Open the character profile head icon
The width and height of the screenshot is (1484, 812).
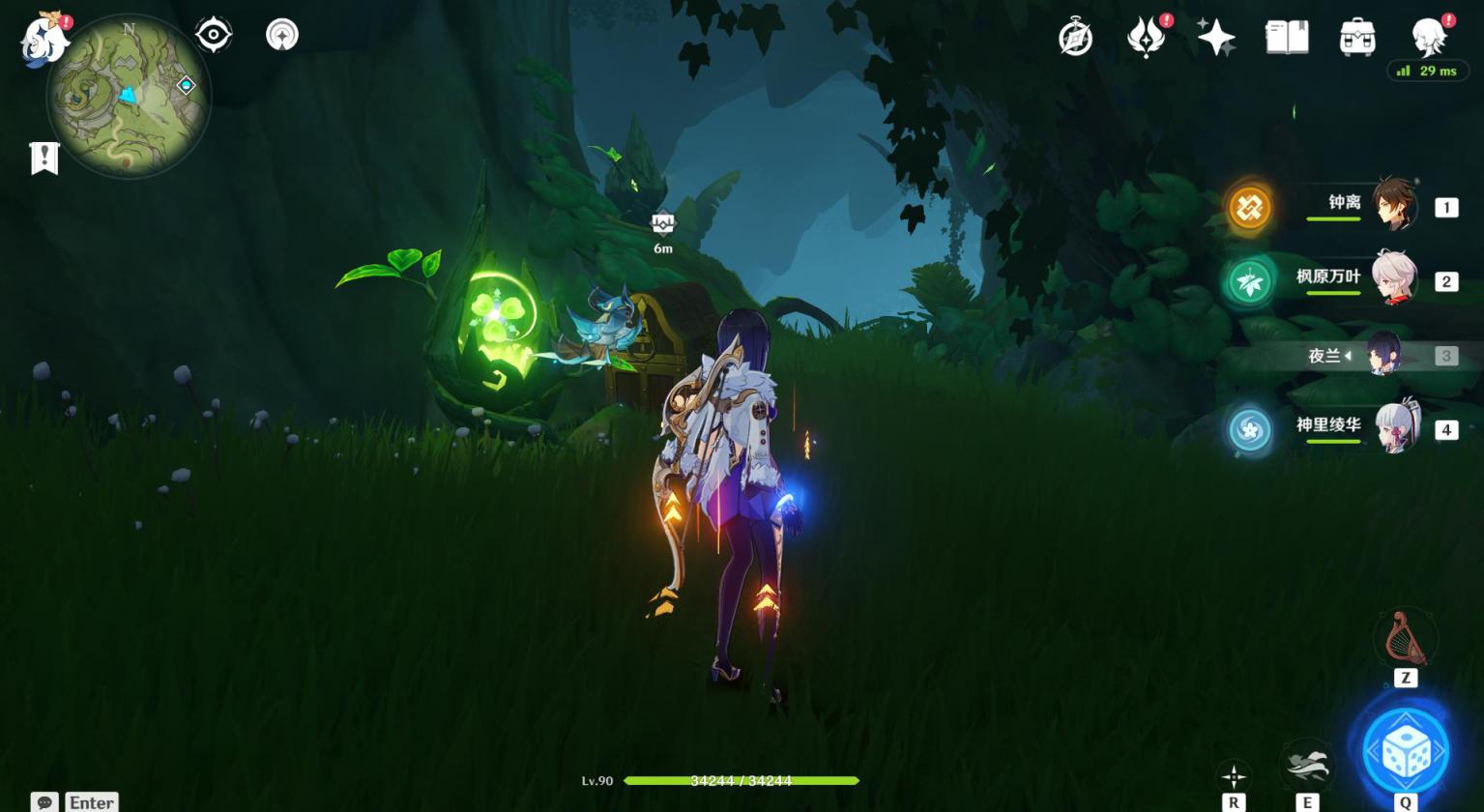(x=1429, y=38)
